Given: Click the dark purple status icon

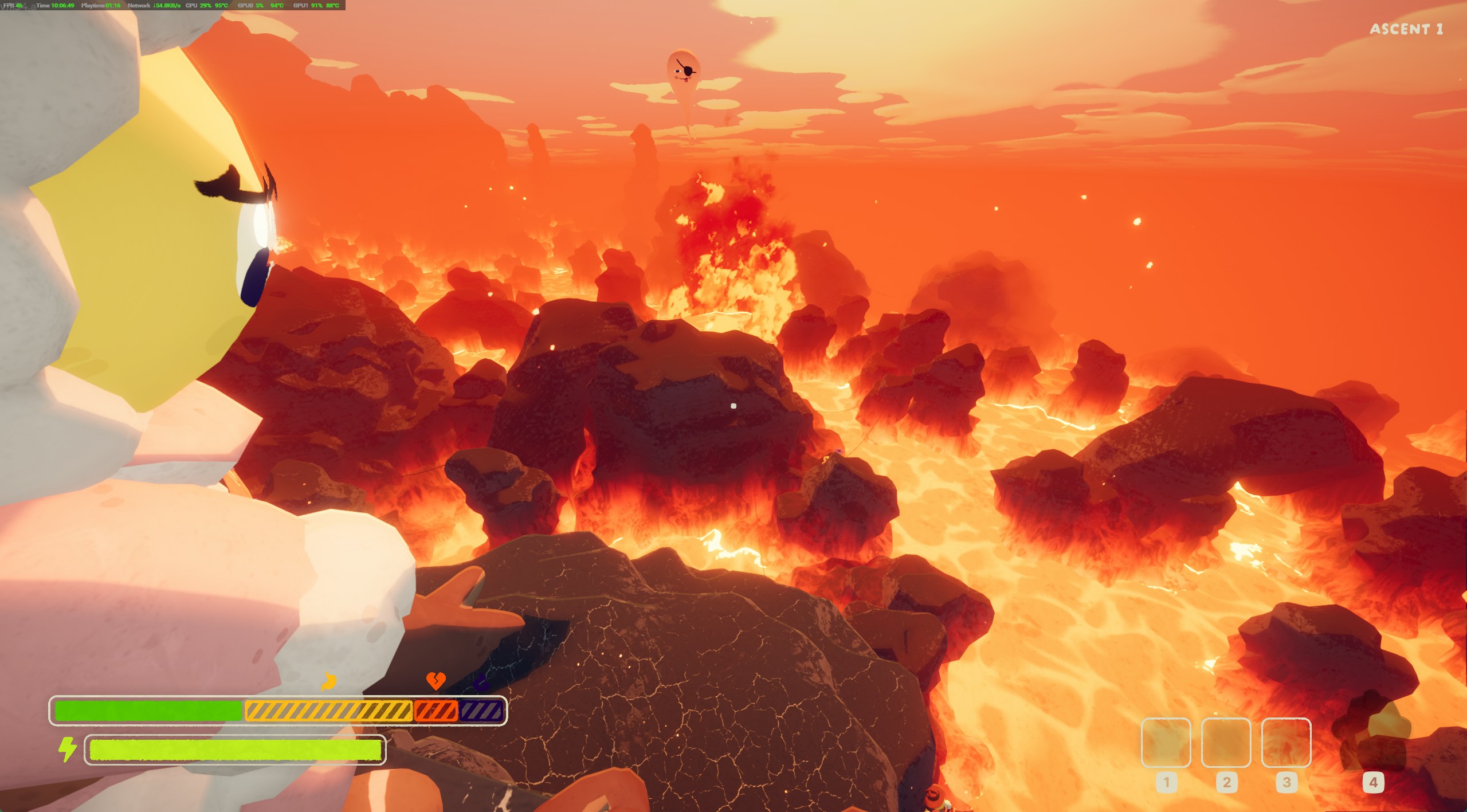Looking at the screenshot, I should pos(481,682).
